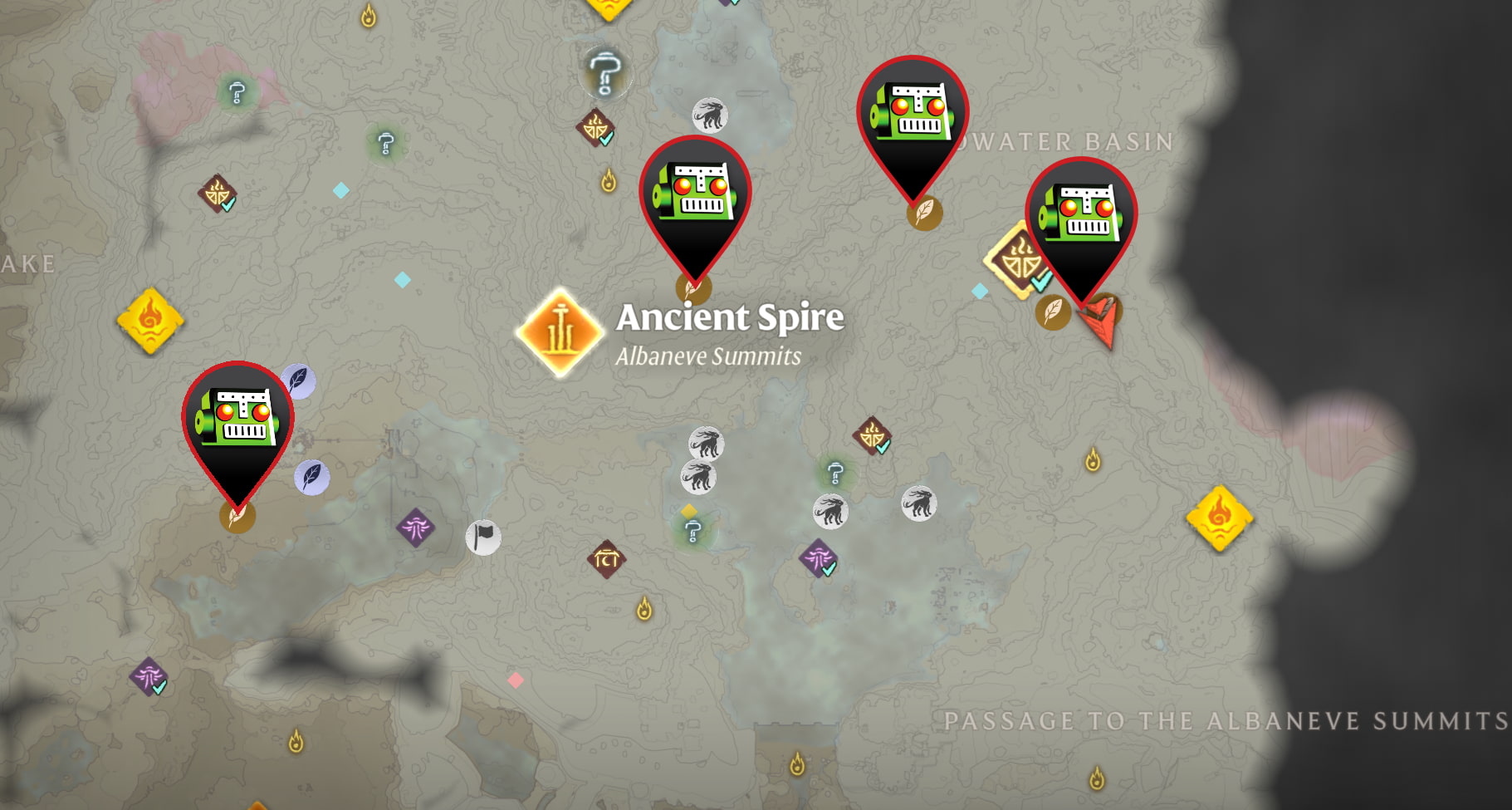Image resolution: width=1512 pixels, height=810 pixels.
Task: Click the white flag marker near map center
Action: point(482,538)
